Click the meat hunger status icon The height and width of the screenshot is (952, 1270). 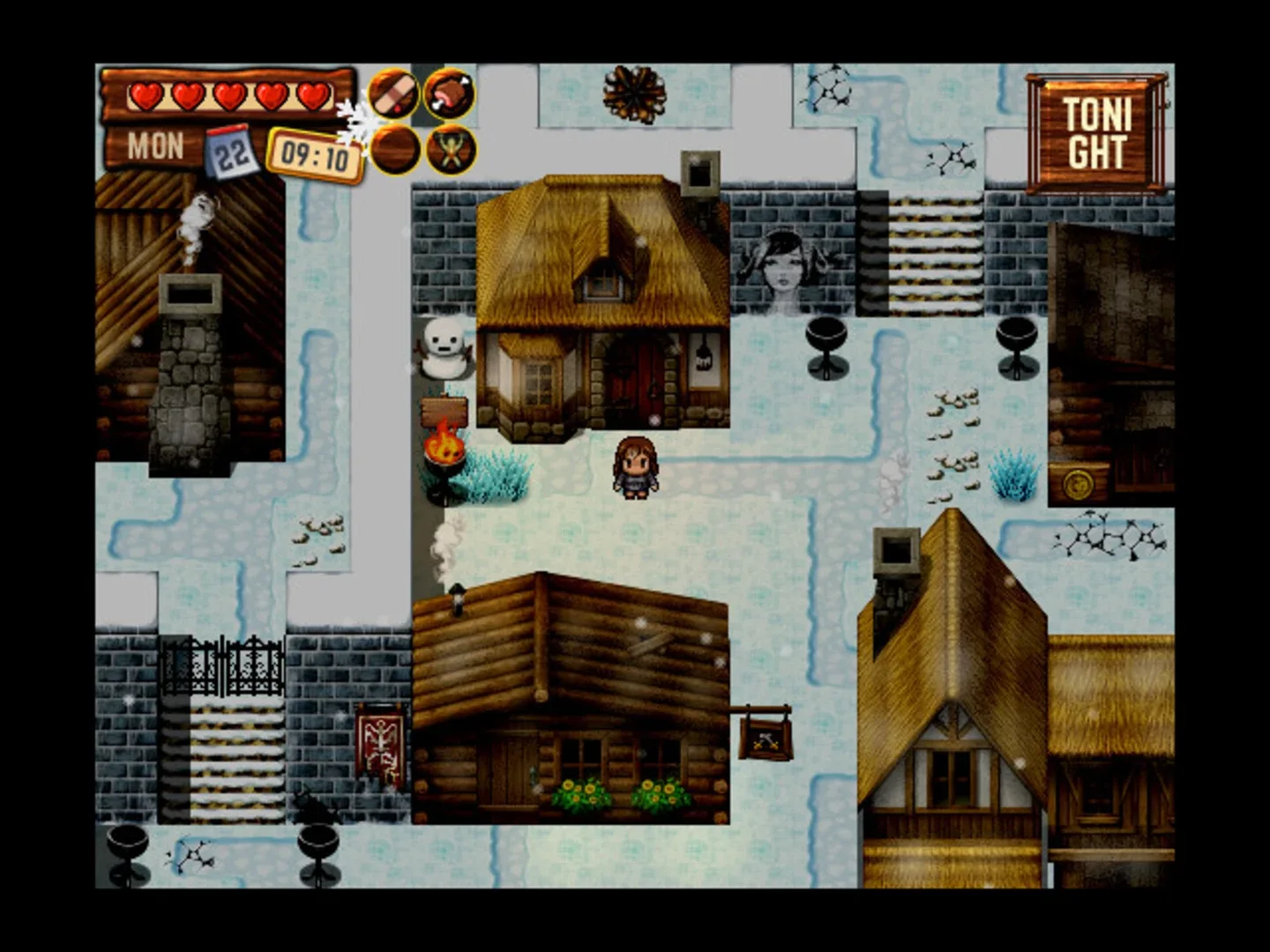pos(451,94)
